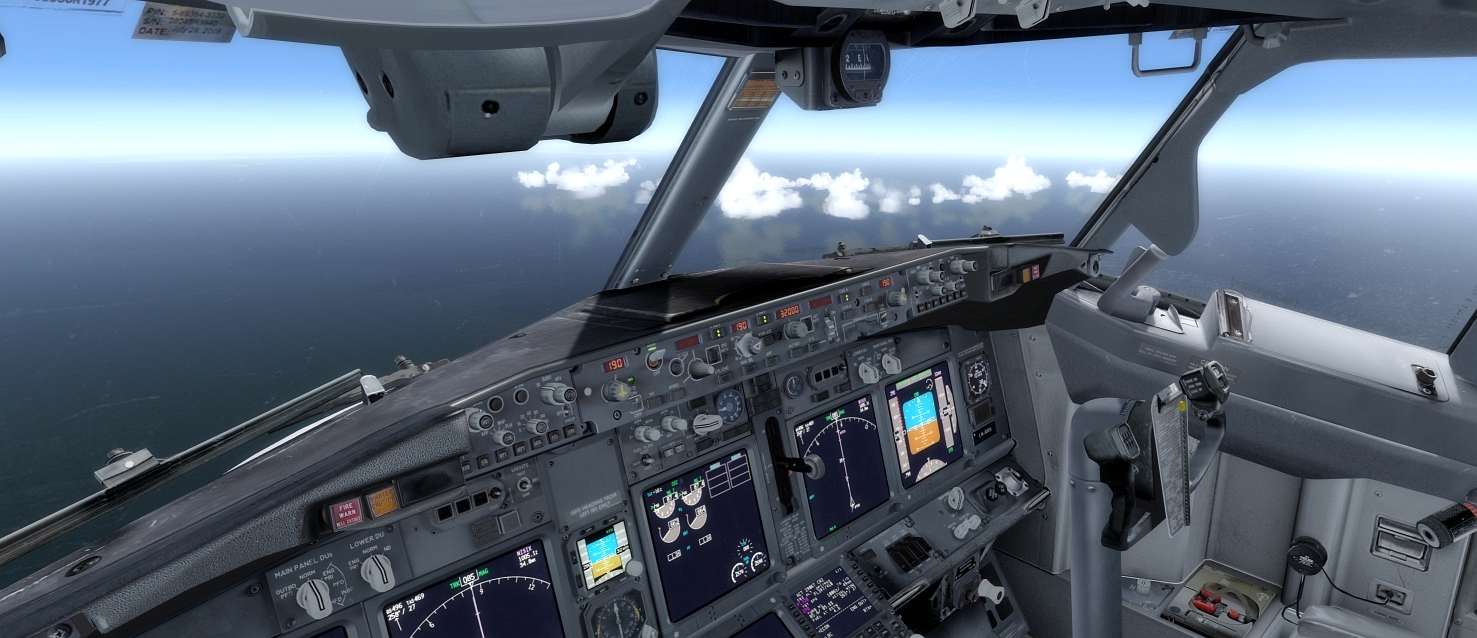
Task: Click the captain's LOWER DU selector knob
Action: click(x=377, y=572)
